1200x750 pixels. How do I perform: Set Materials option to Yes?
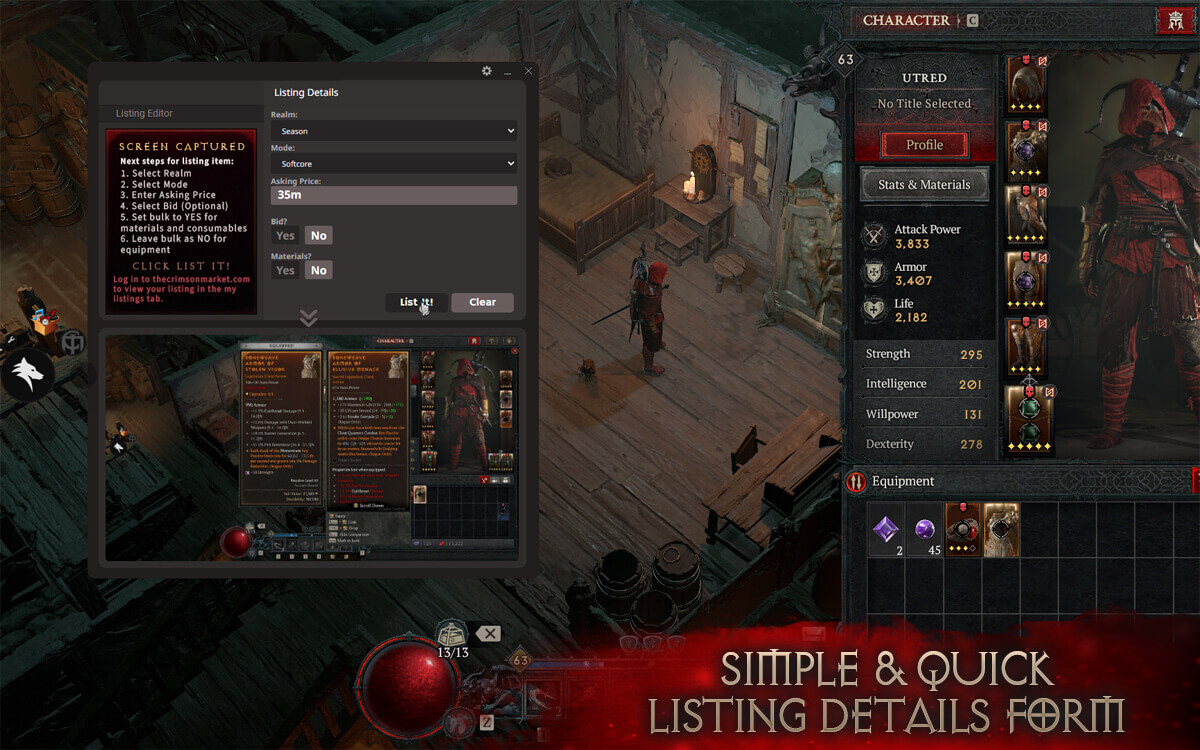click(x=285, y=270)
